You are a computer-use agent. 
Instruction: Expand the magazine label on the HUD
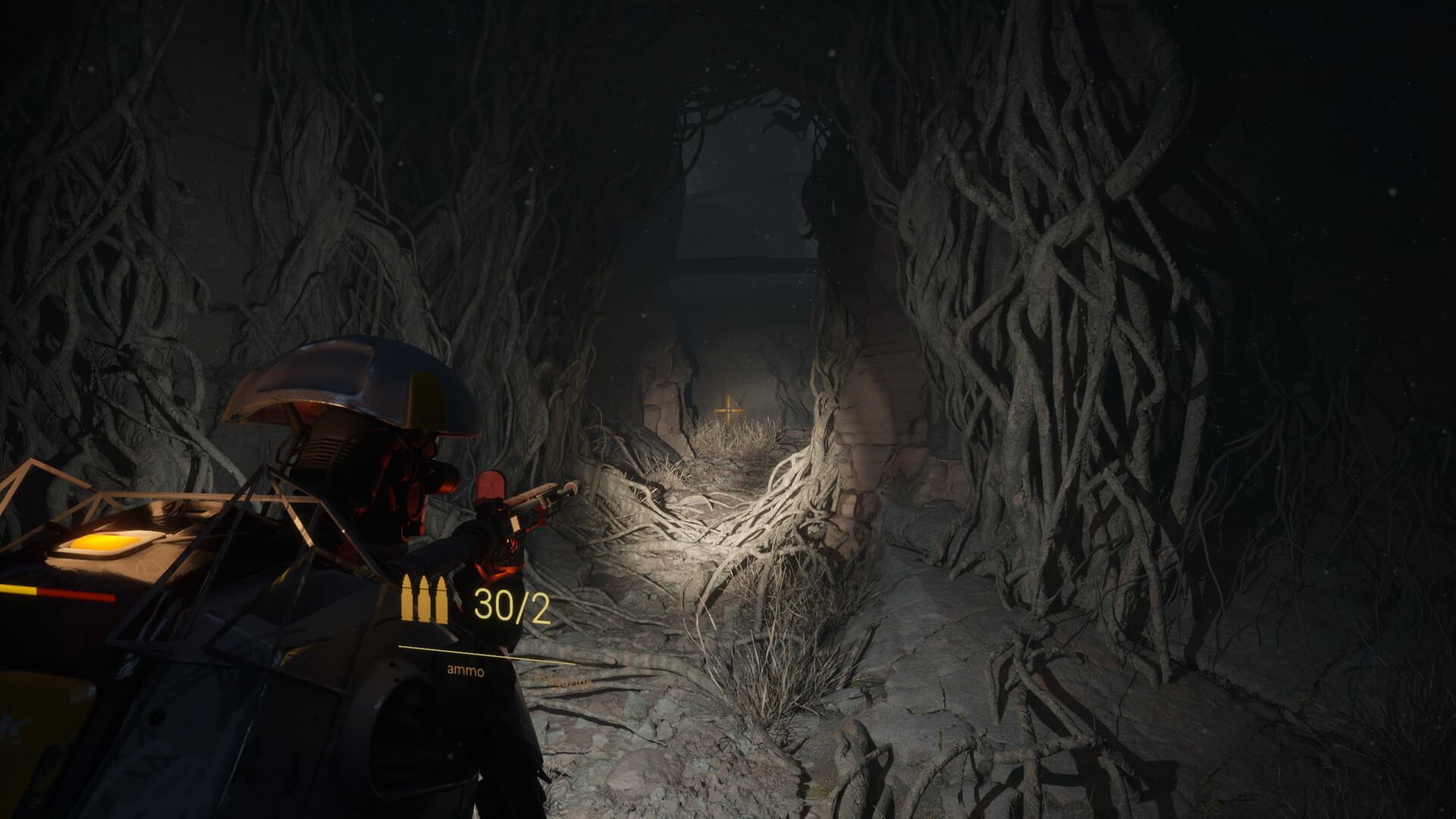pyautogui.click(x=563, y=681)
